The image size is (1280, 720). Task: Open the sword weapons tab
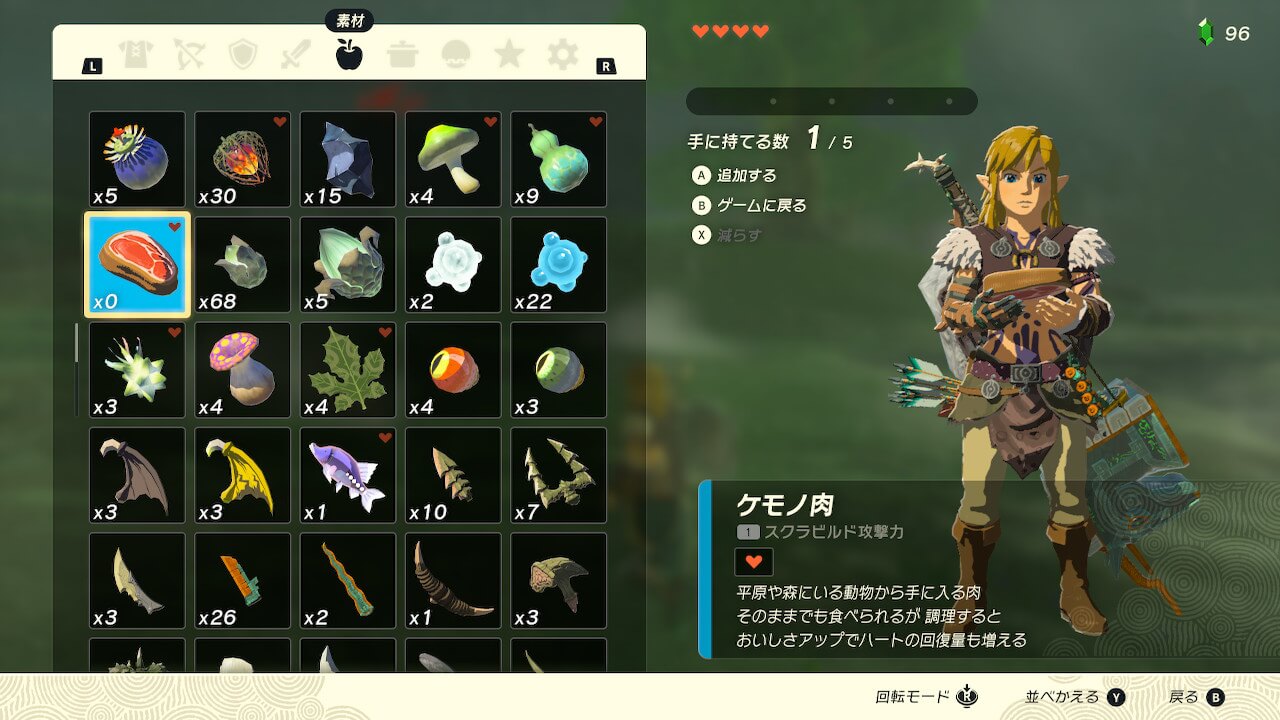point(296,54)
